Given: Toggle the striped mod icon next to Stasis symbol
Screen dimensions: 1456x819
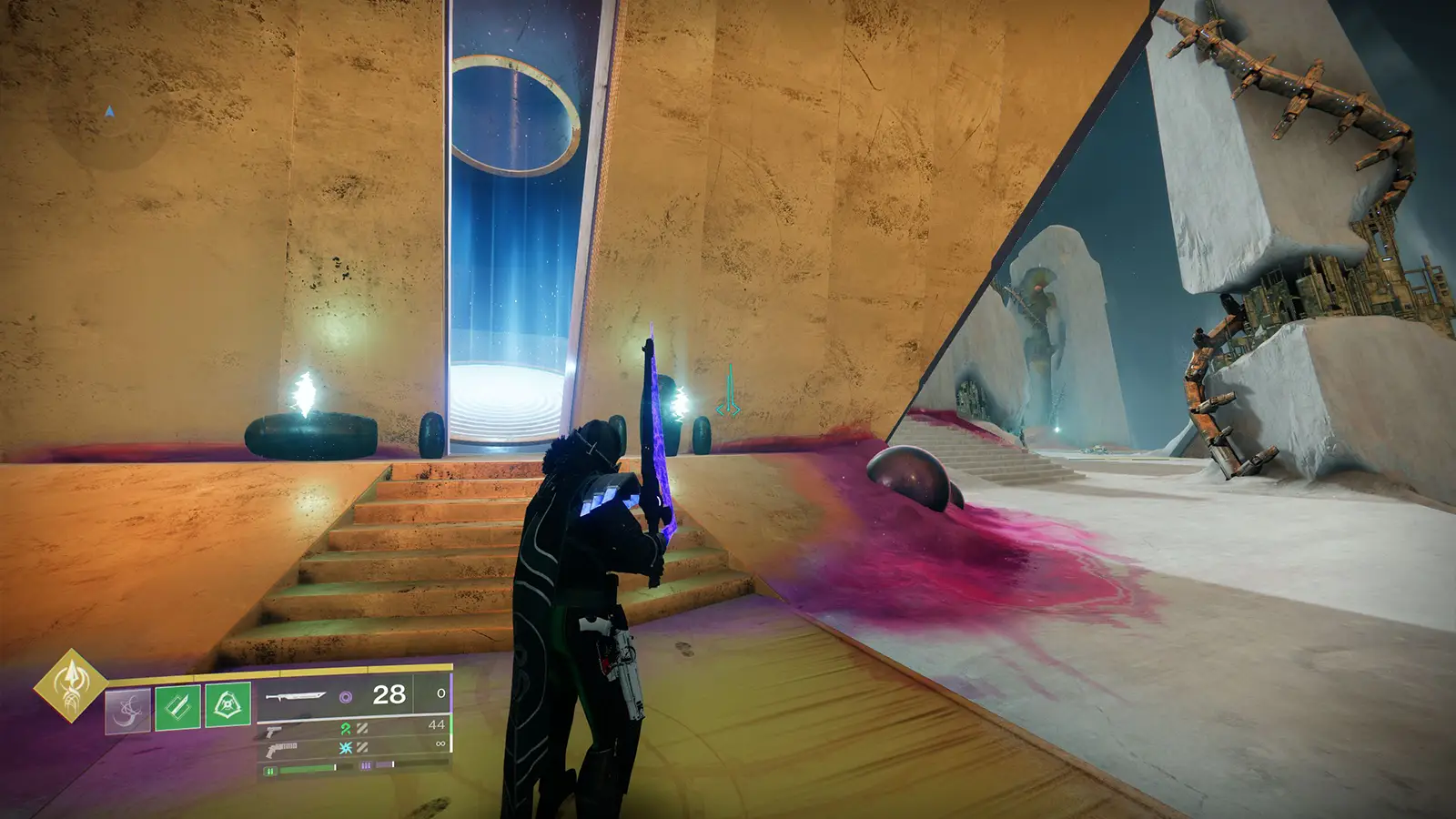Looking at the screenshot, I should (x=362, y=747).
